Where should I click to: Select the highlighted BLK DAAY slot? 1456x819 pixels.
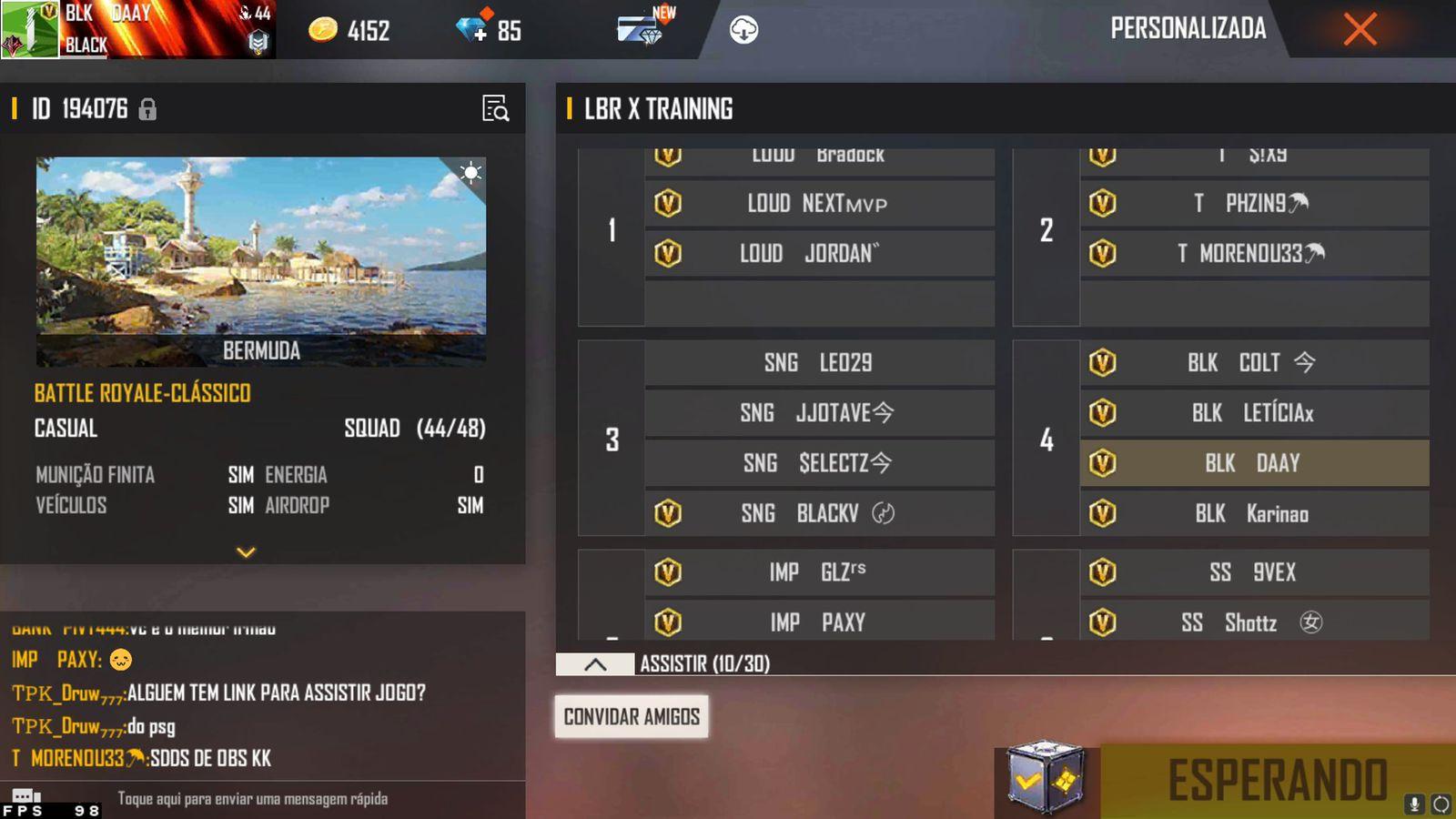tap(1253, 463)
